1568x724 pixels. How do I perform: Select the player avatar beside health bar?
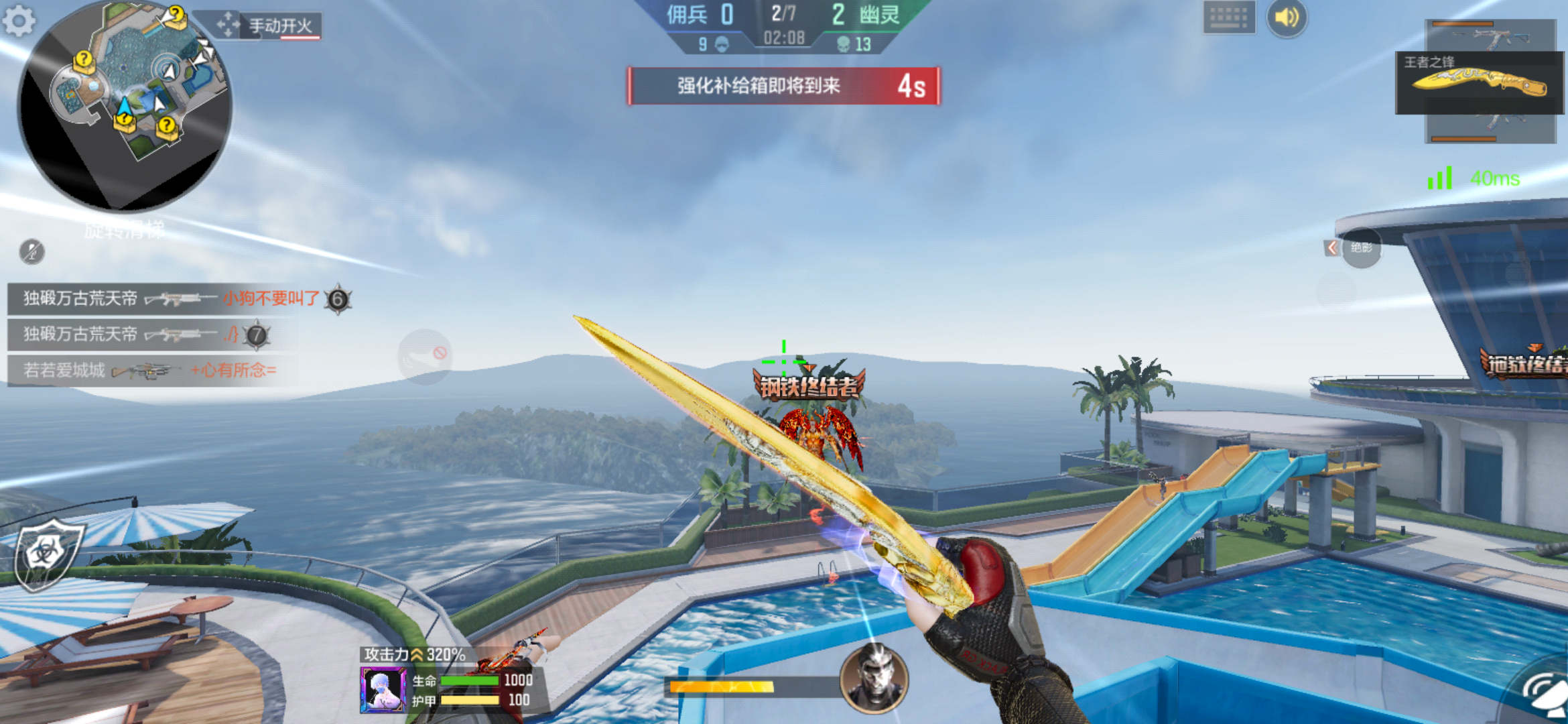383,689
